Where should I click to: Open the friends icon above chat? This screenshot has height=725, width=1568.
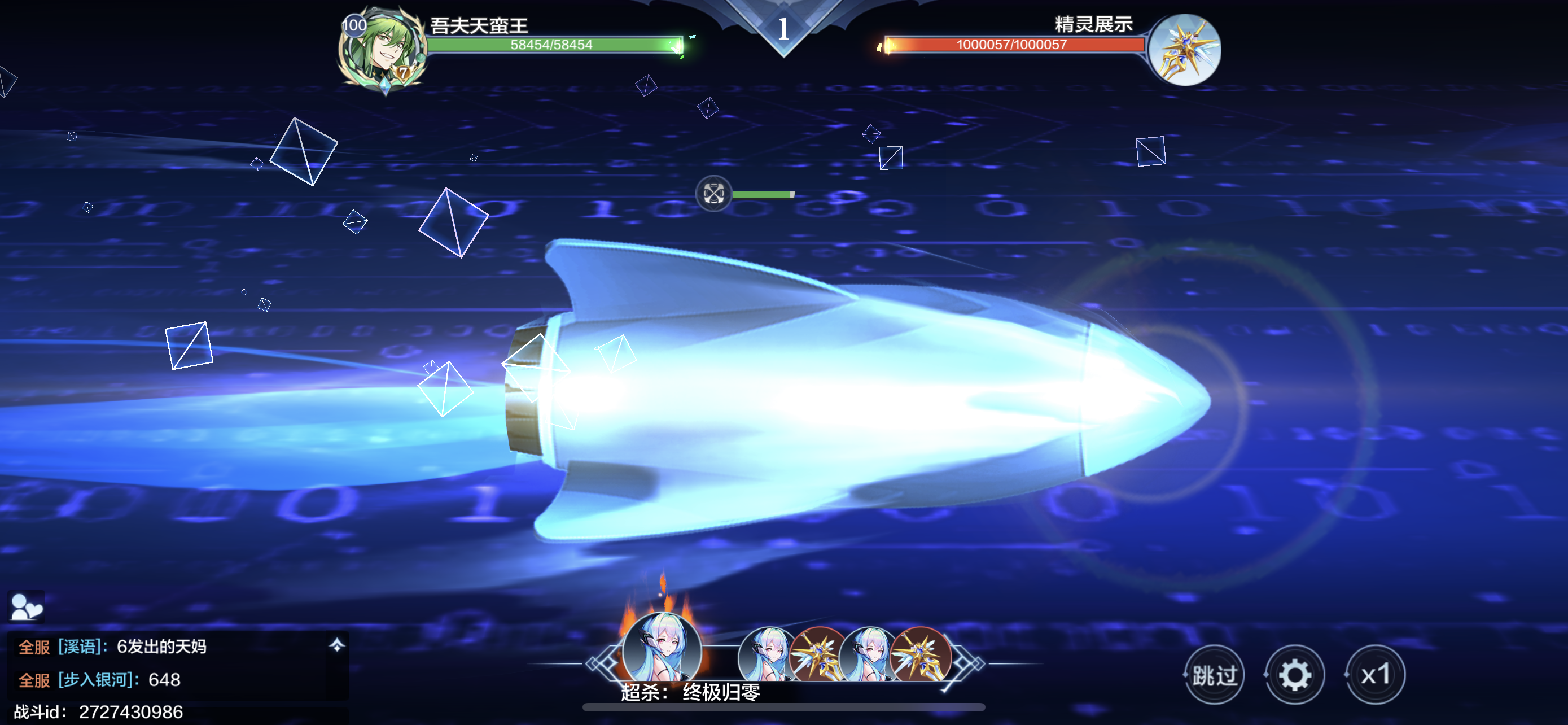click(26, 606)
